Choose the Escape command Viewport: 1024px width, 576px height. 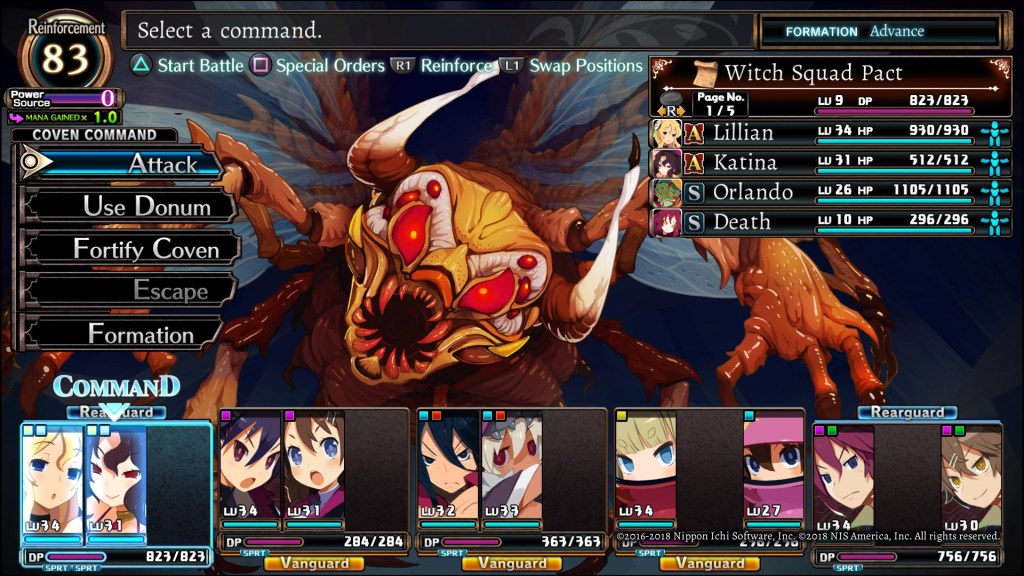[130, 291]
